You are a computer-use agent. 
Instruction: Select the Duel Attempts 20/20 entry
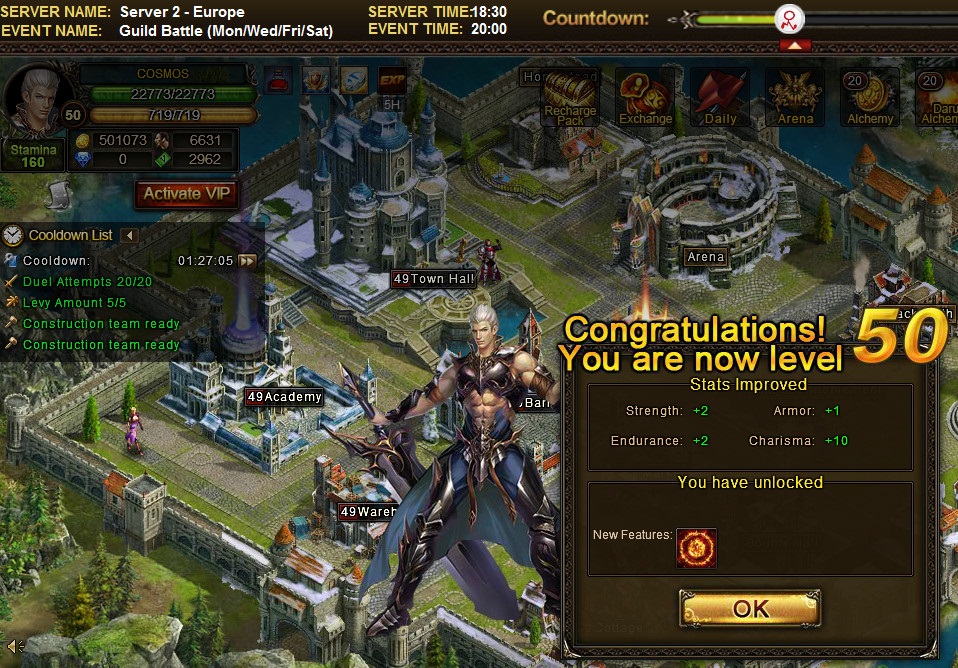(x=87, y=282)
